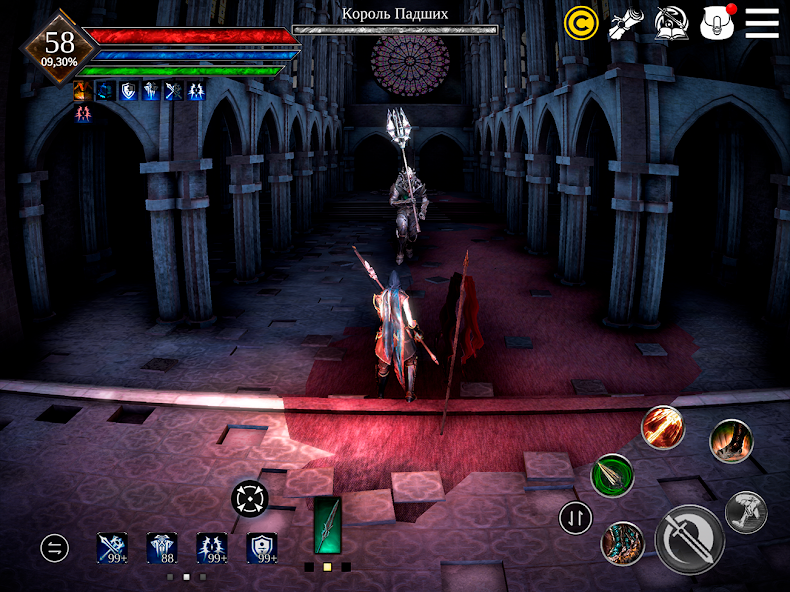Select the green spear weapon card
Viewport: 790px width, 592px height.
pos(327,525)
